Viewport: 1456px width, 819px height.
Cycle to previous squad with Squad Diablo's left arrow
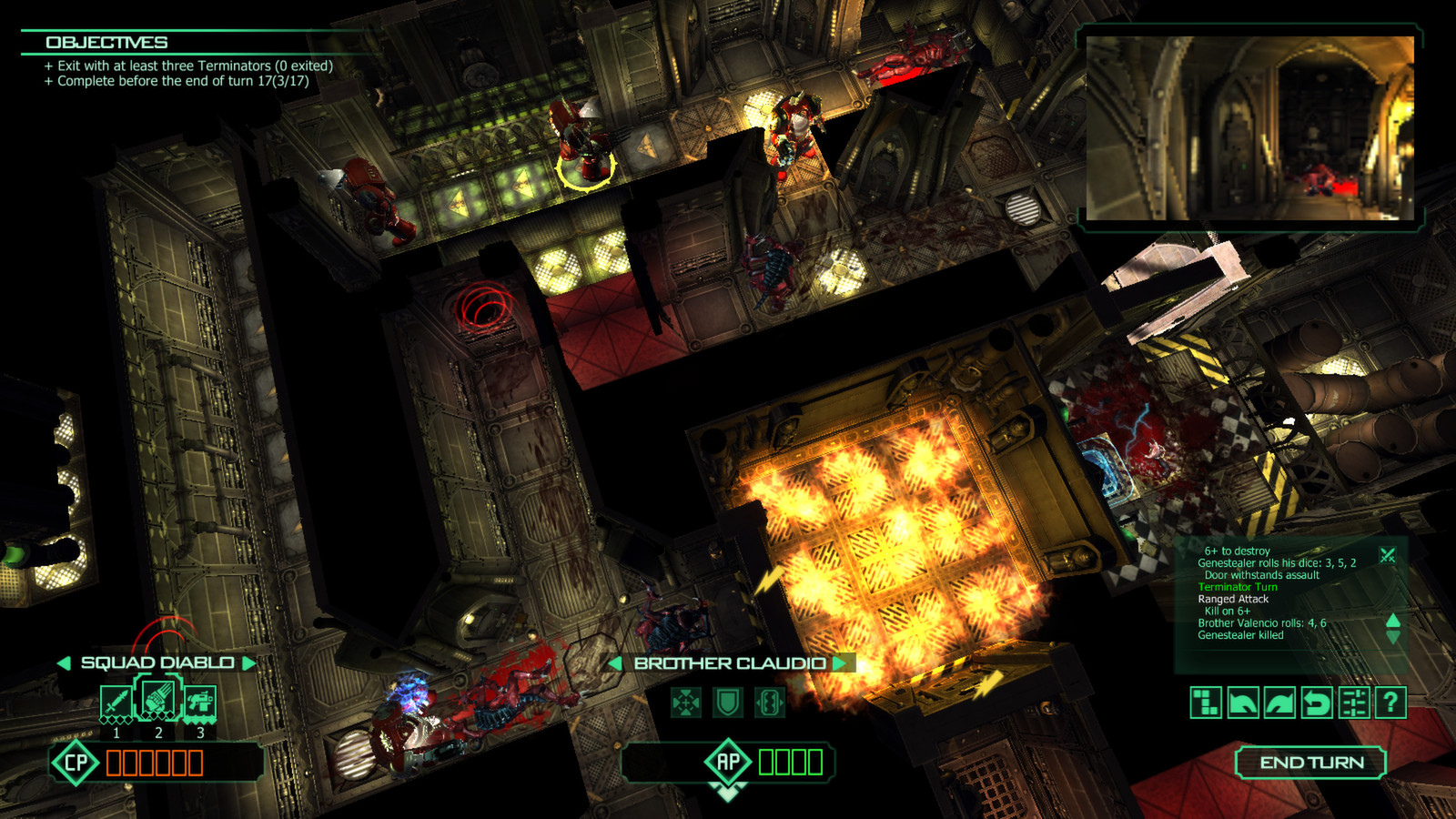[x=65, y=663]
